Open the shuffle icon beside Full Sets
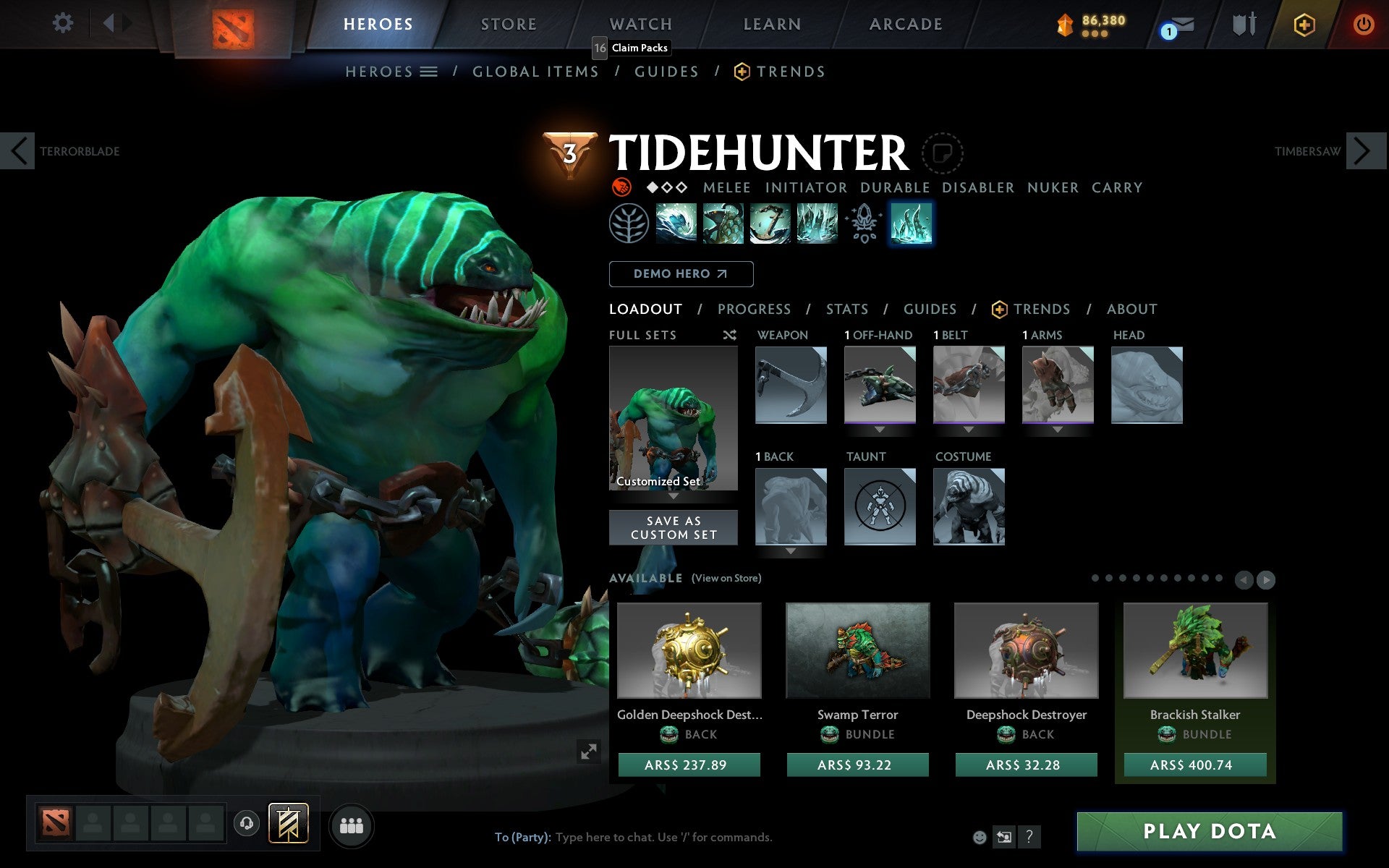Image resolution: width=1389 pixels, height=868 pixels. tap(729, 335)
